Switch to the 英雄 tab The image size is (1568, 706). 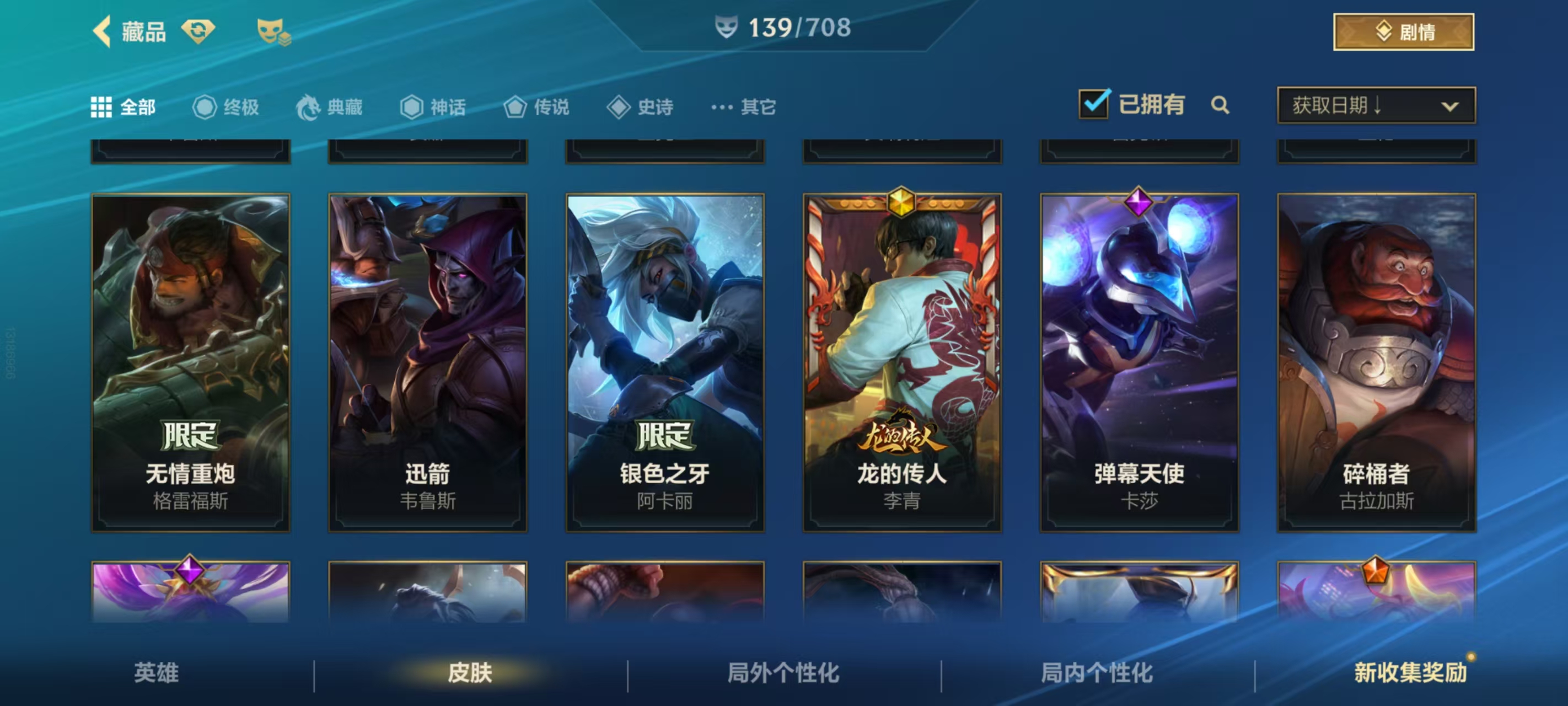pos(157,672)
